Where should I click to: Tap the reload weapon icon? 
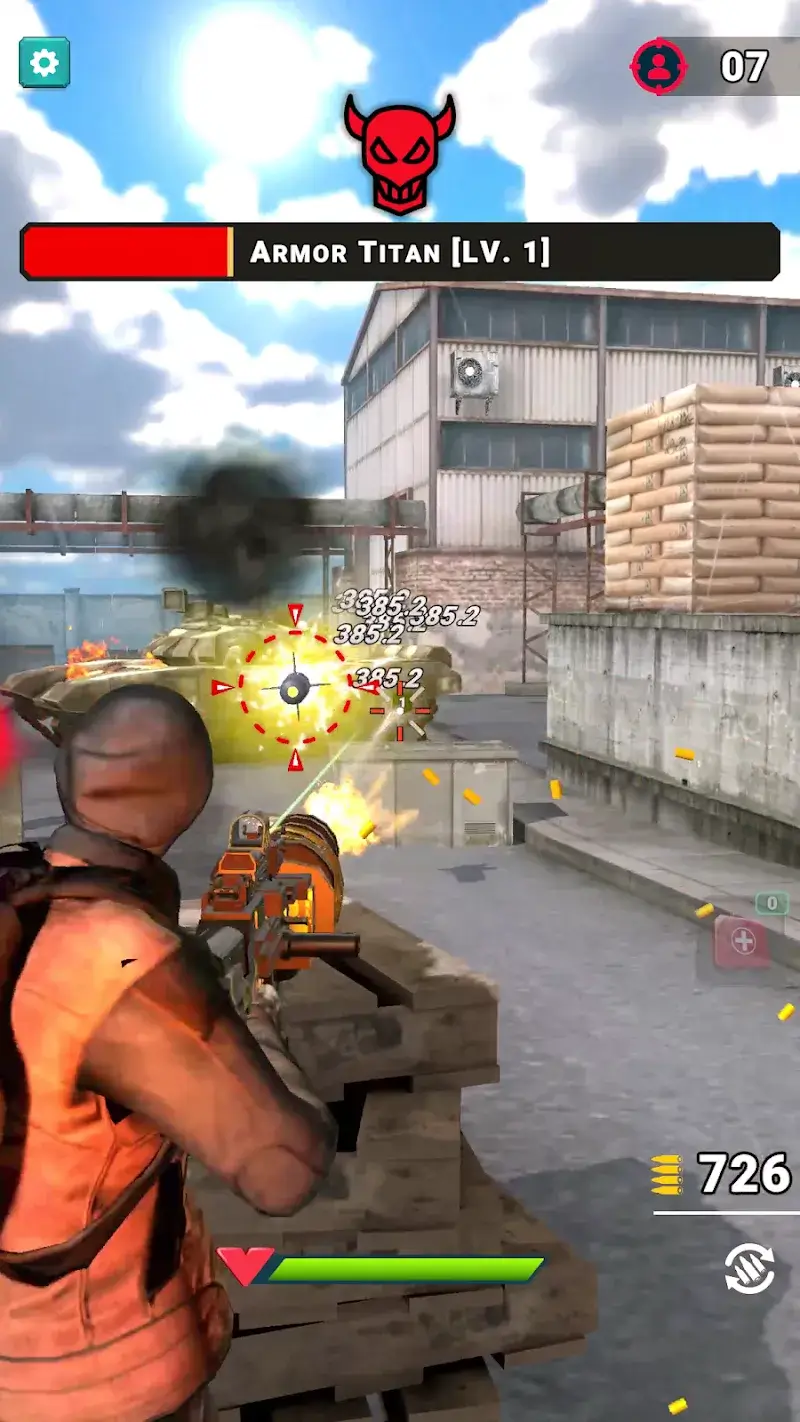750,1269
